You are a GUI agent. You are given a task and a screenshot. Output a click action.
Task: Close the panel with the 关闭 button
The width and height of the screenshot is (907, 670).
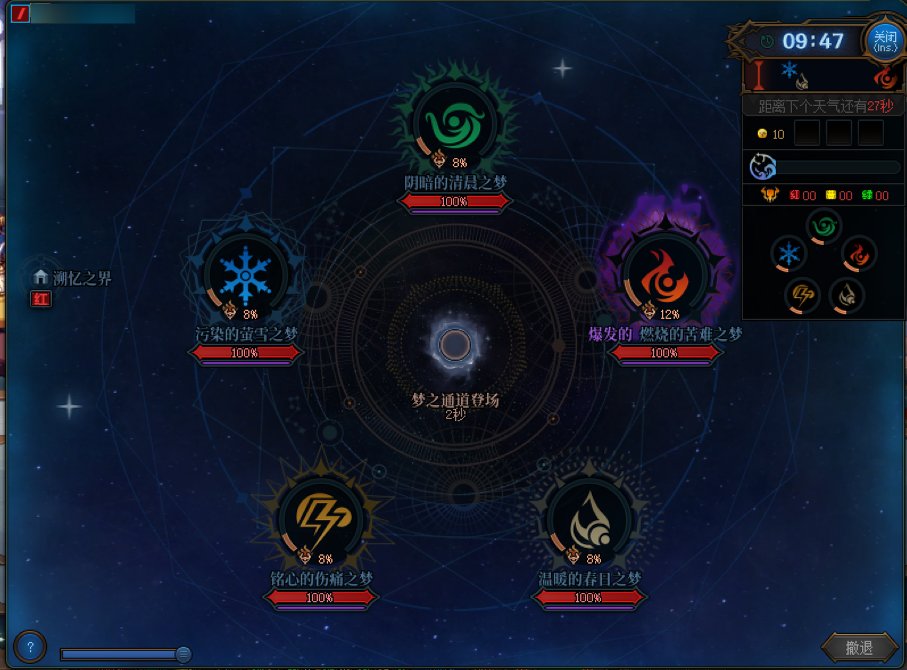[x=884, y=42]
